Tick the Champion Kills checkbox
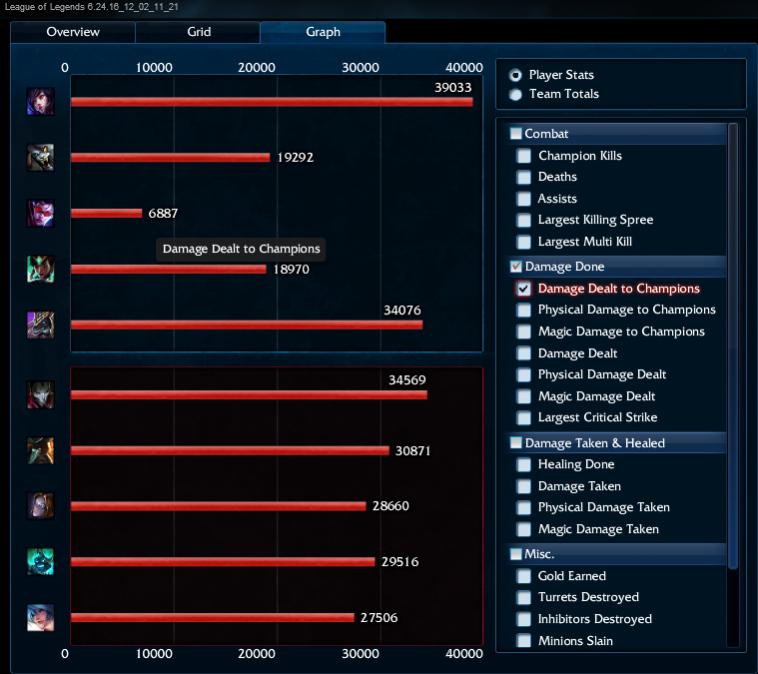This screenshot has height=674, width=758. coord(524,156)
